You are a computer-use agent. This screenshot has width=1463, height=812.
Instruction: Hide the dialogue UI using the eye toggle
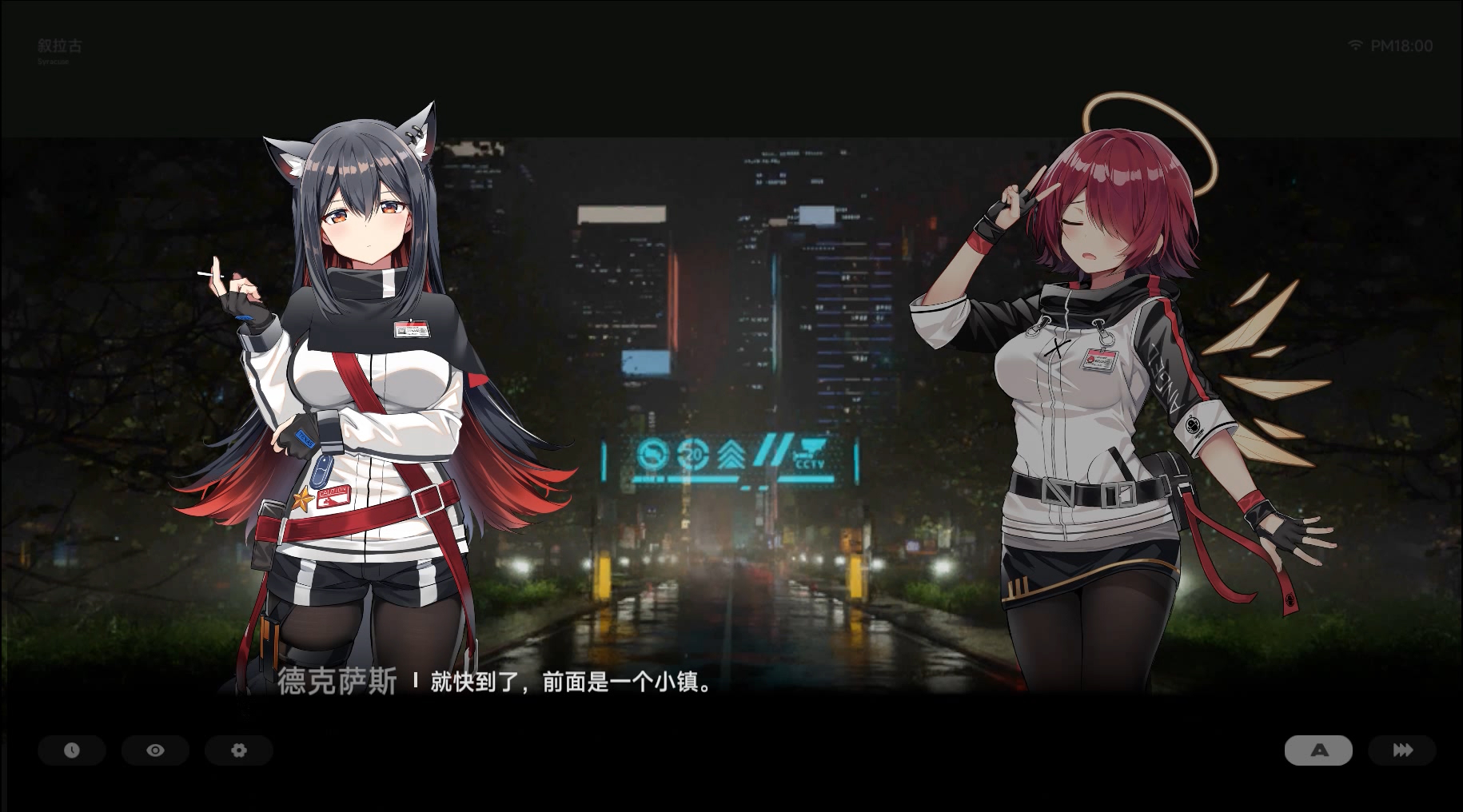[155, 750]
